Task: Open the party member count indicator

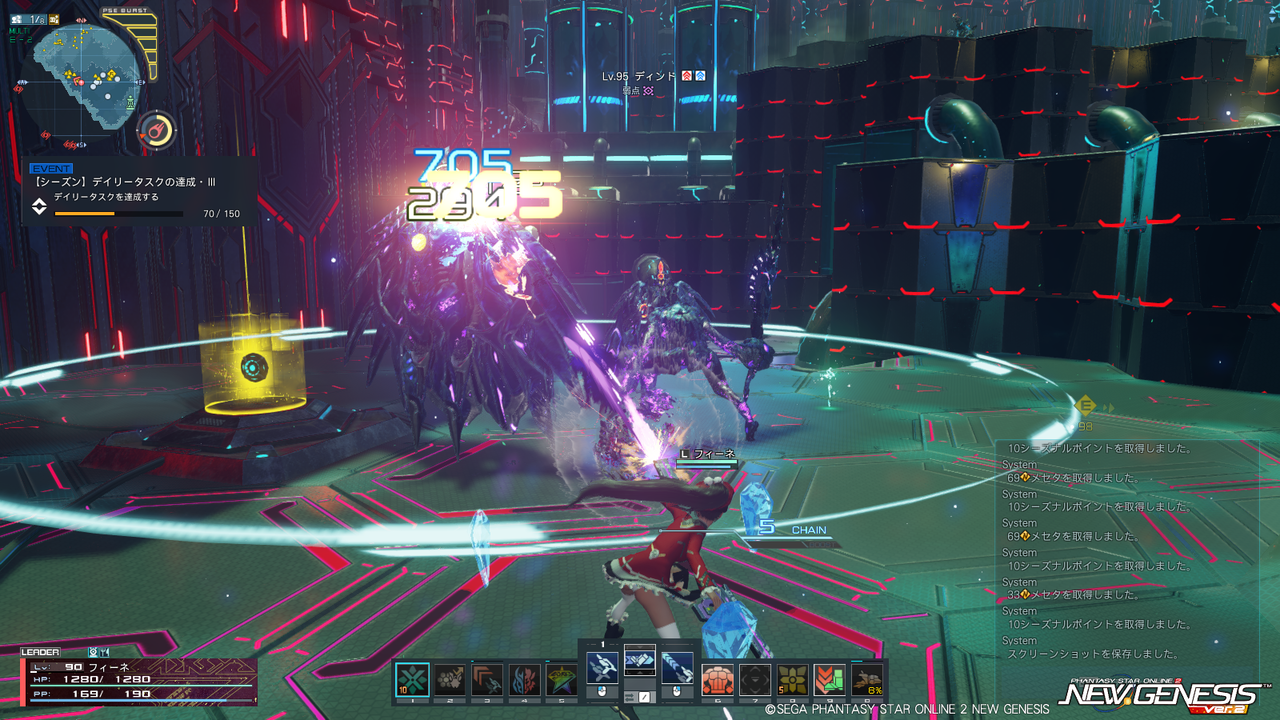Action: pyautogui.click(x=37, y=20)
